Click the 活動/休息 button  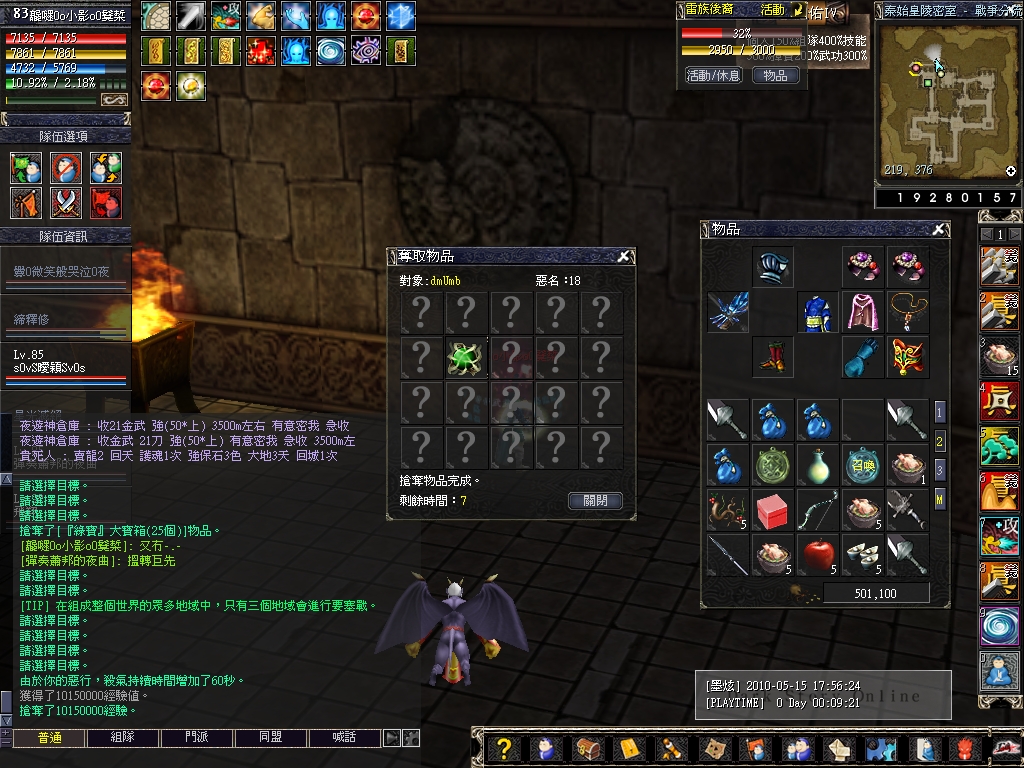coord(713,75)
